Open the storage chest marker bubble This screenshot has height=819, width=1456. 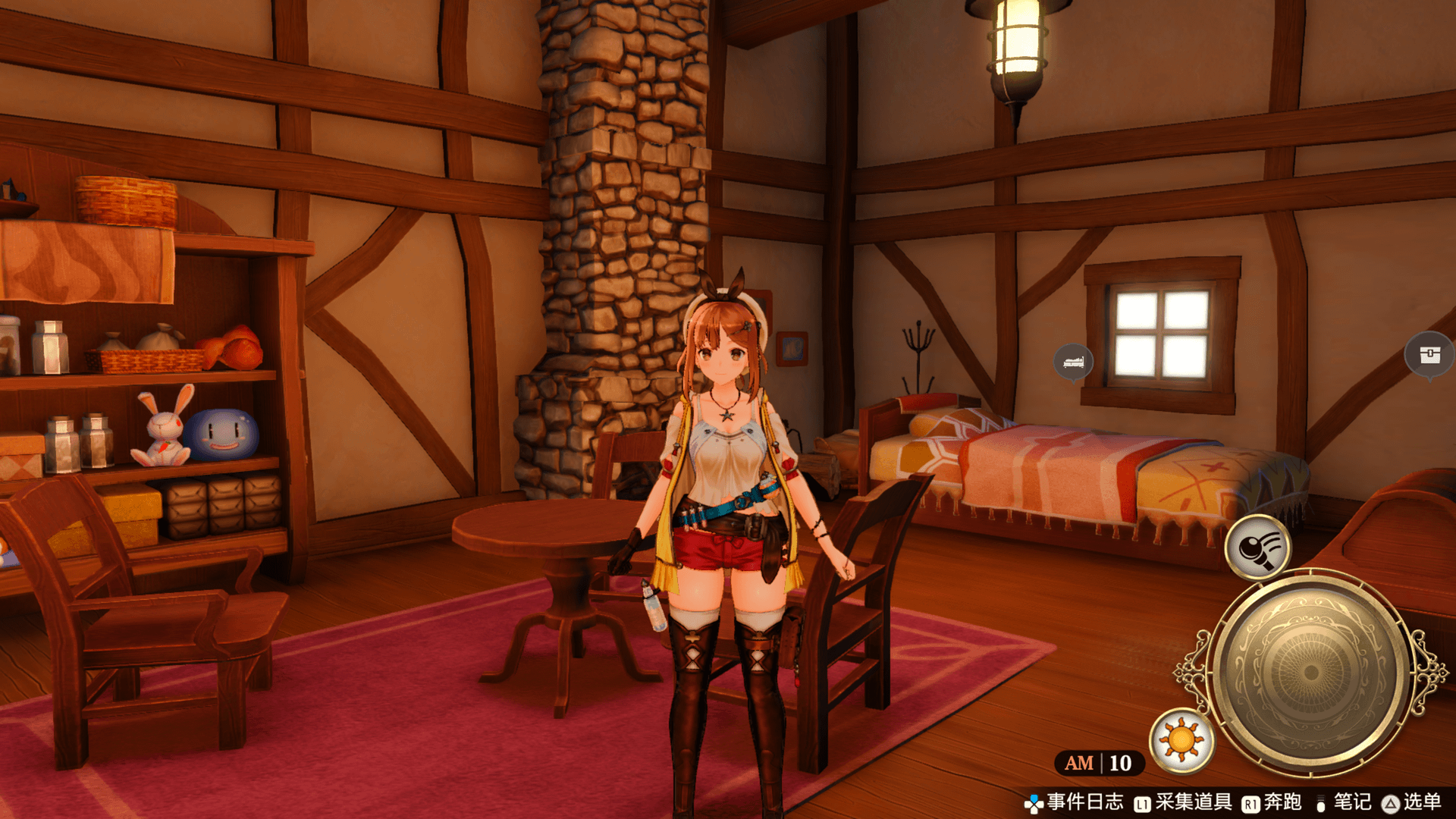(x=1429, y=354)
